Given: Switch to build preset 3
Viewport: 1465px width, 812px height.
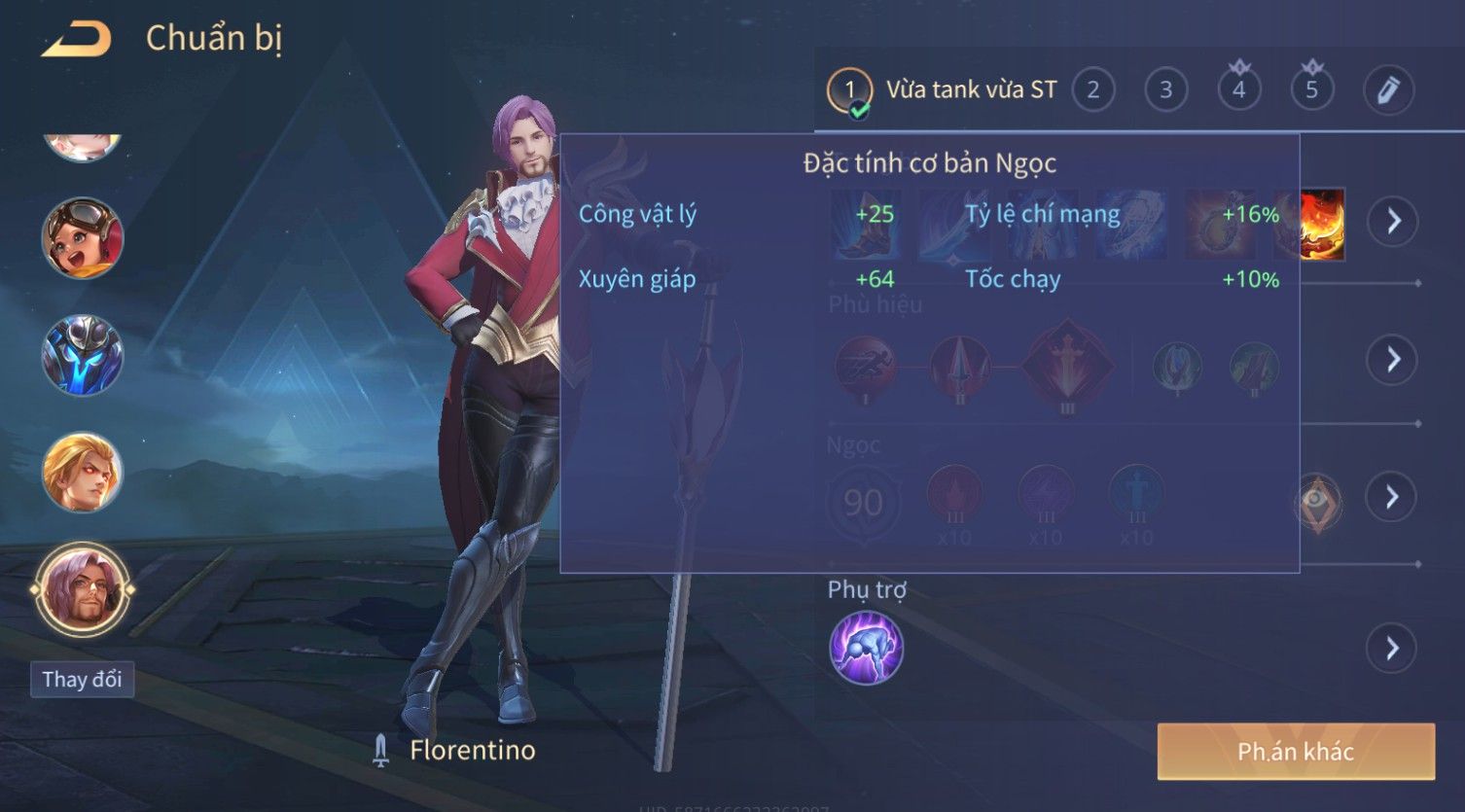Looking at the screenshot, I should click(1165, 90).
